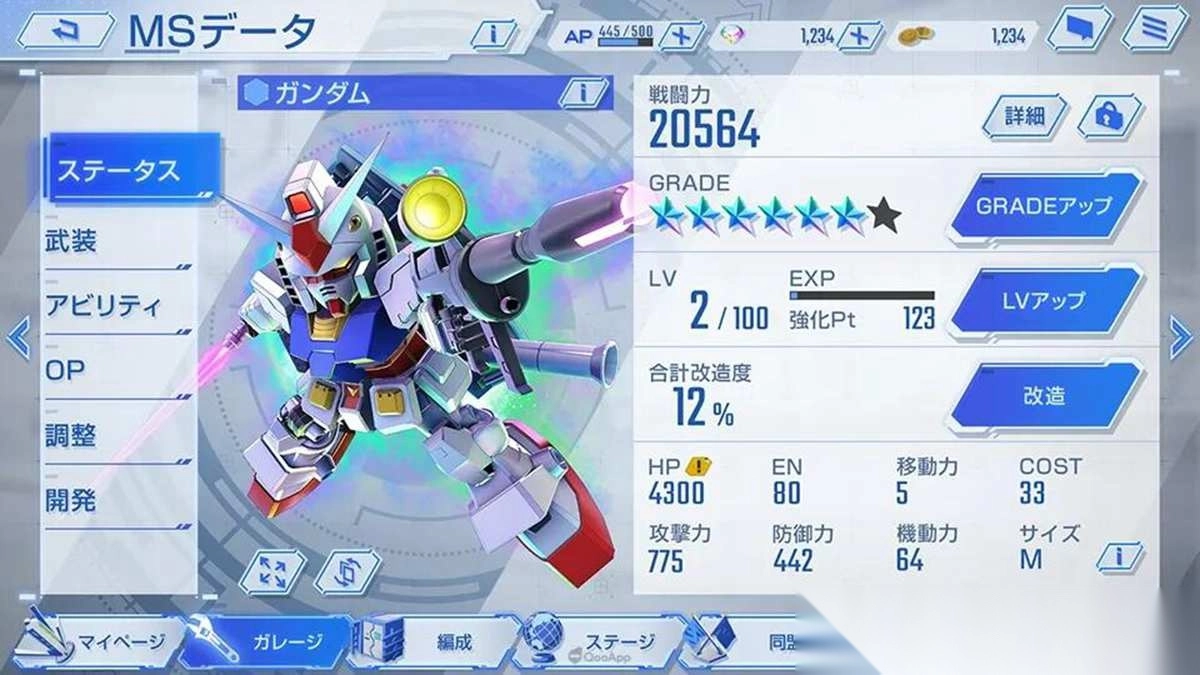The image size is (1200, 675).
Task: Show the next unit with right arrow
Action: click(1180, 338)
